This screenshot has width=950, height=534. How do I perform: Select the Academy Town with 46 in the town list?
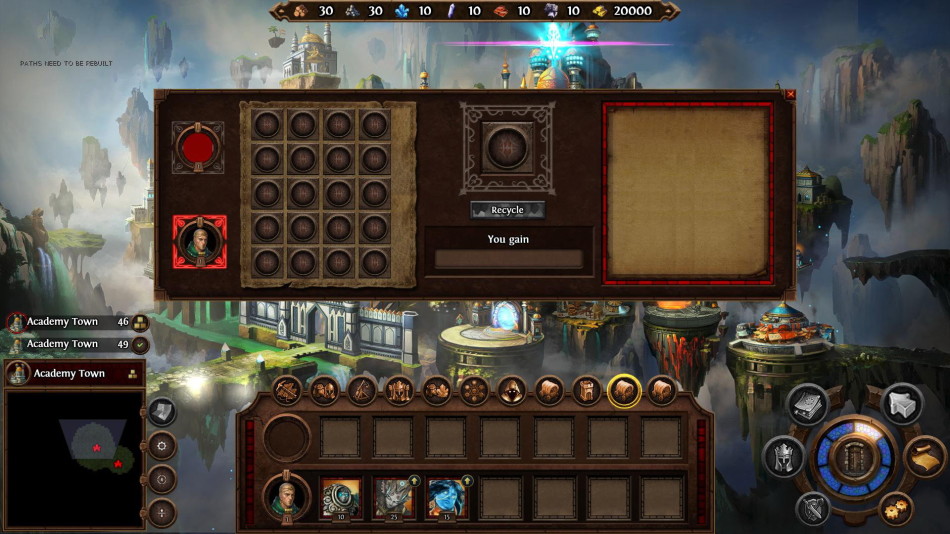point(63,322)
